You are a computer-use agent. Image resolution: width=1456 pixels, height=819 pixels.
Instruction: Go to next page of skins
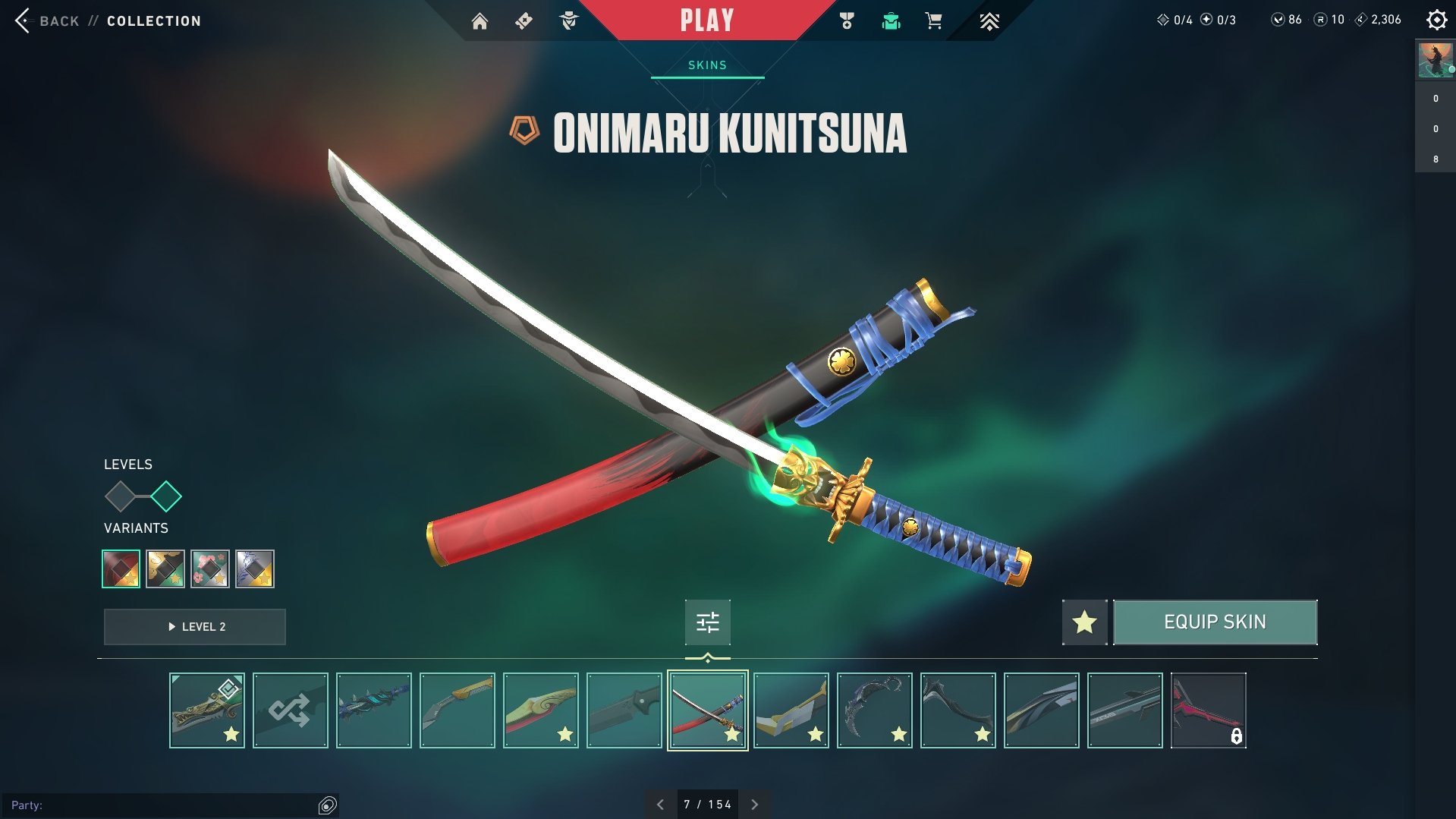click(x=754, y=805)
